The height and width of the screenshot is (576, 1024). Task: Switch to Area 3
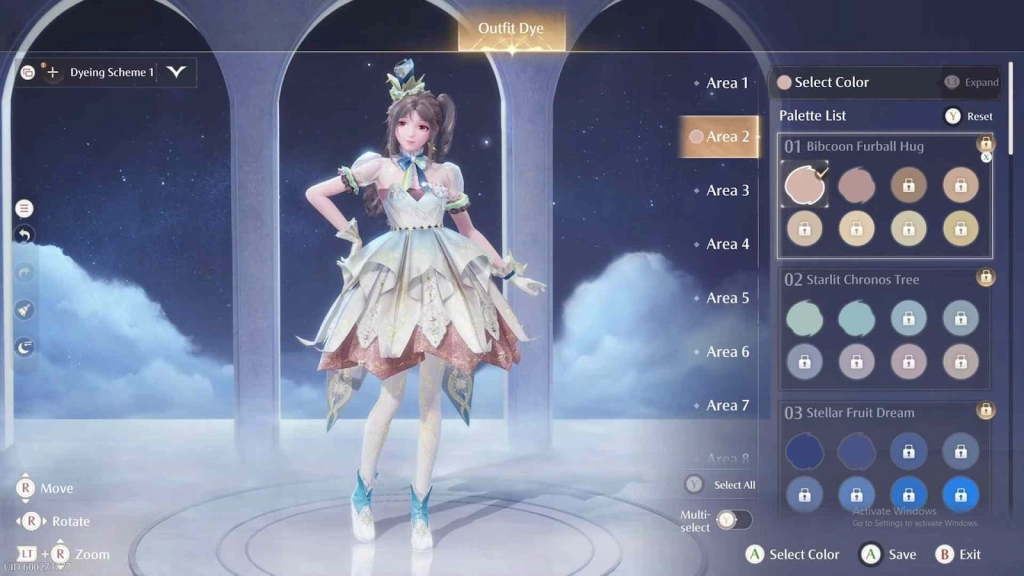pos(727,190)
